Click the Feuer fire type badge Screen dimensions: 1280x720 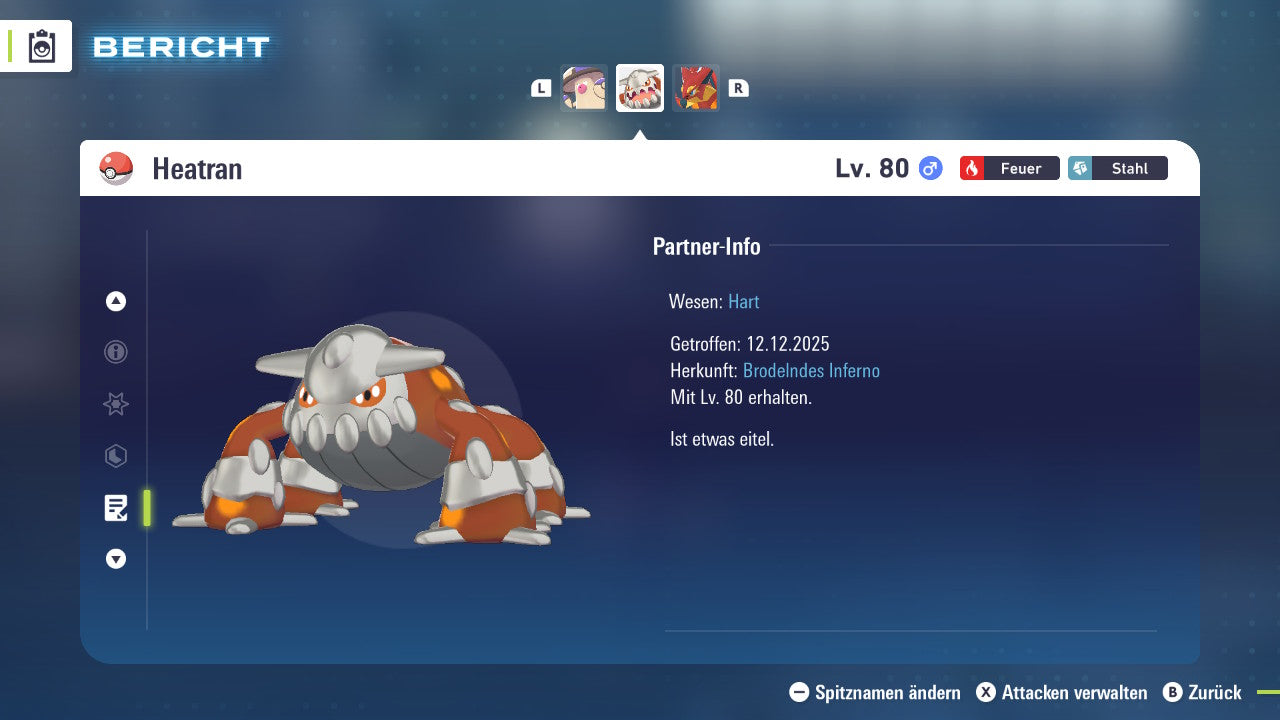point(1008,168)
